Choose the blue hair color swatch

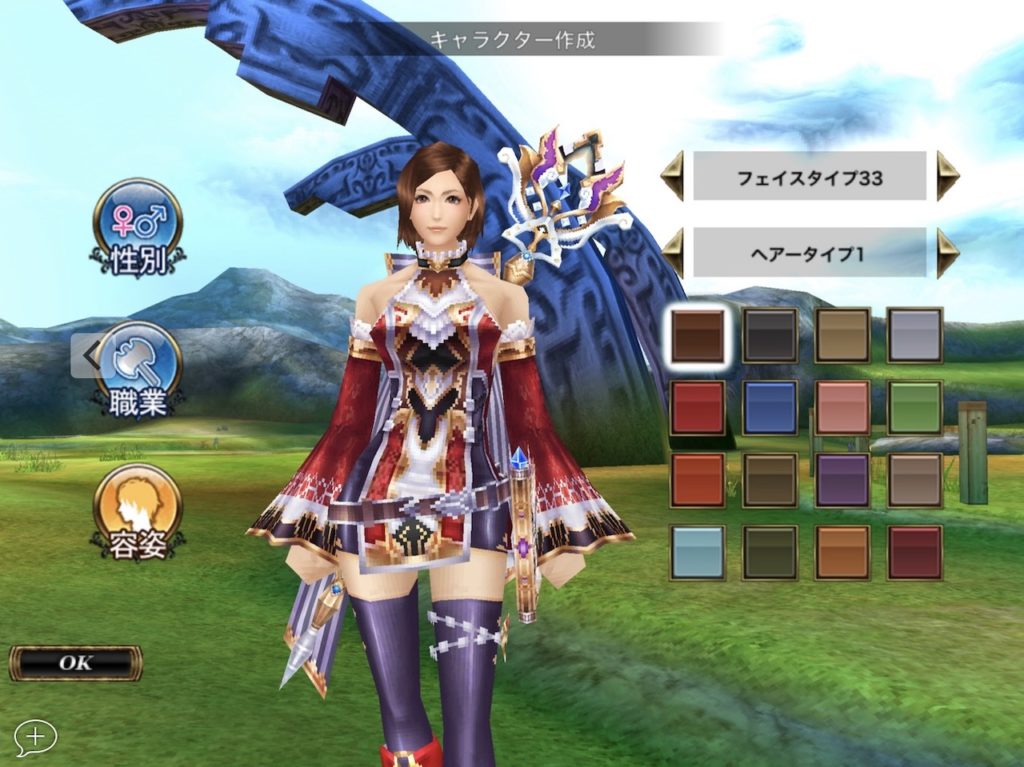click(x=770, y=407)
